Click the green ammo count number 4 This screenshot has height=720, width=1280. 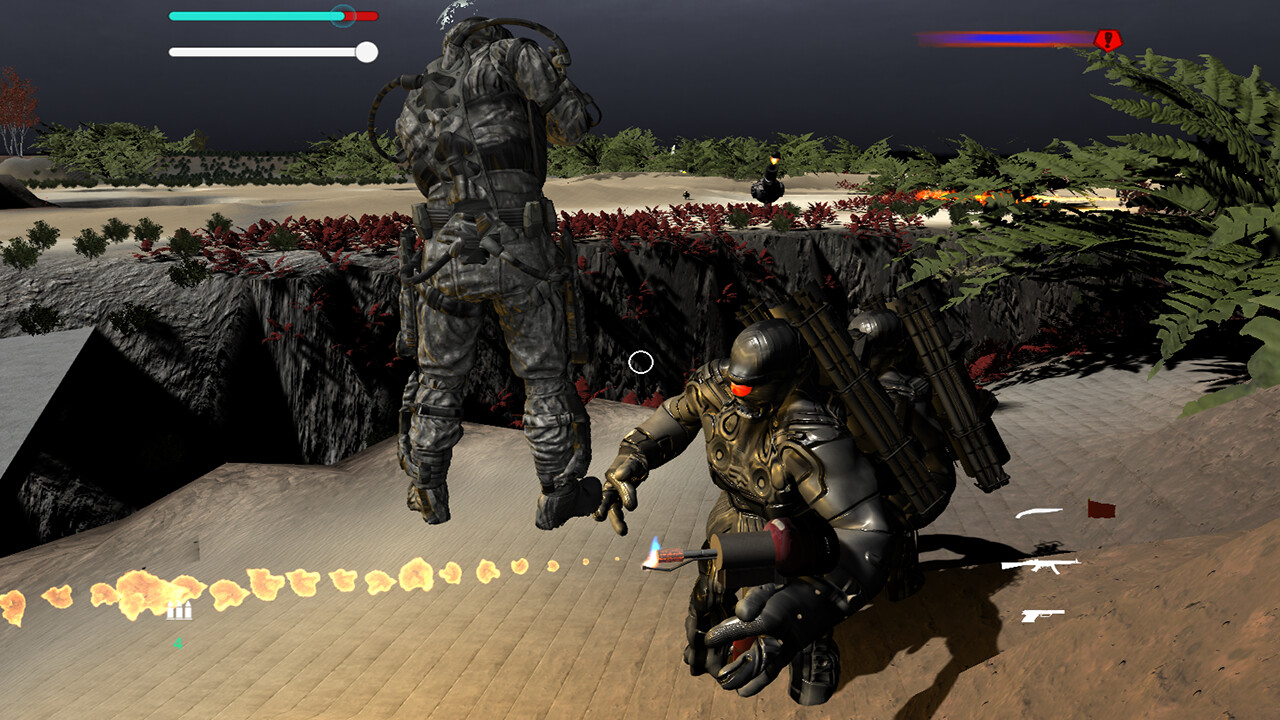tap(178, 643)
